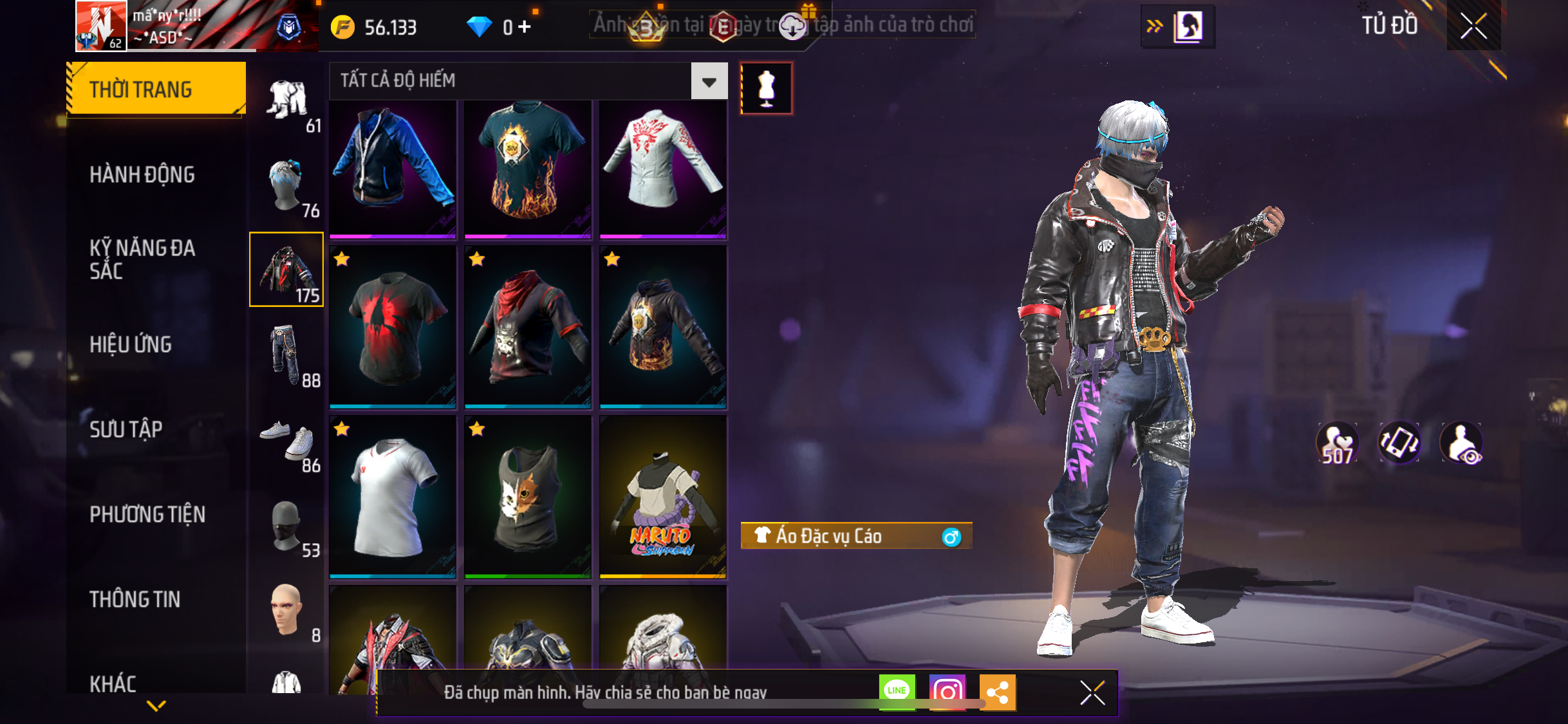Viewport: 1568px width, 724px height.
Task: Select the blue jacket item
Action: (393, 167)
